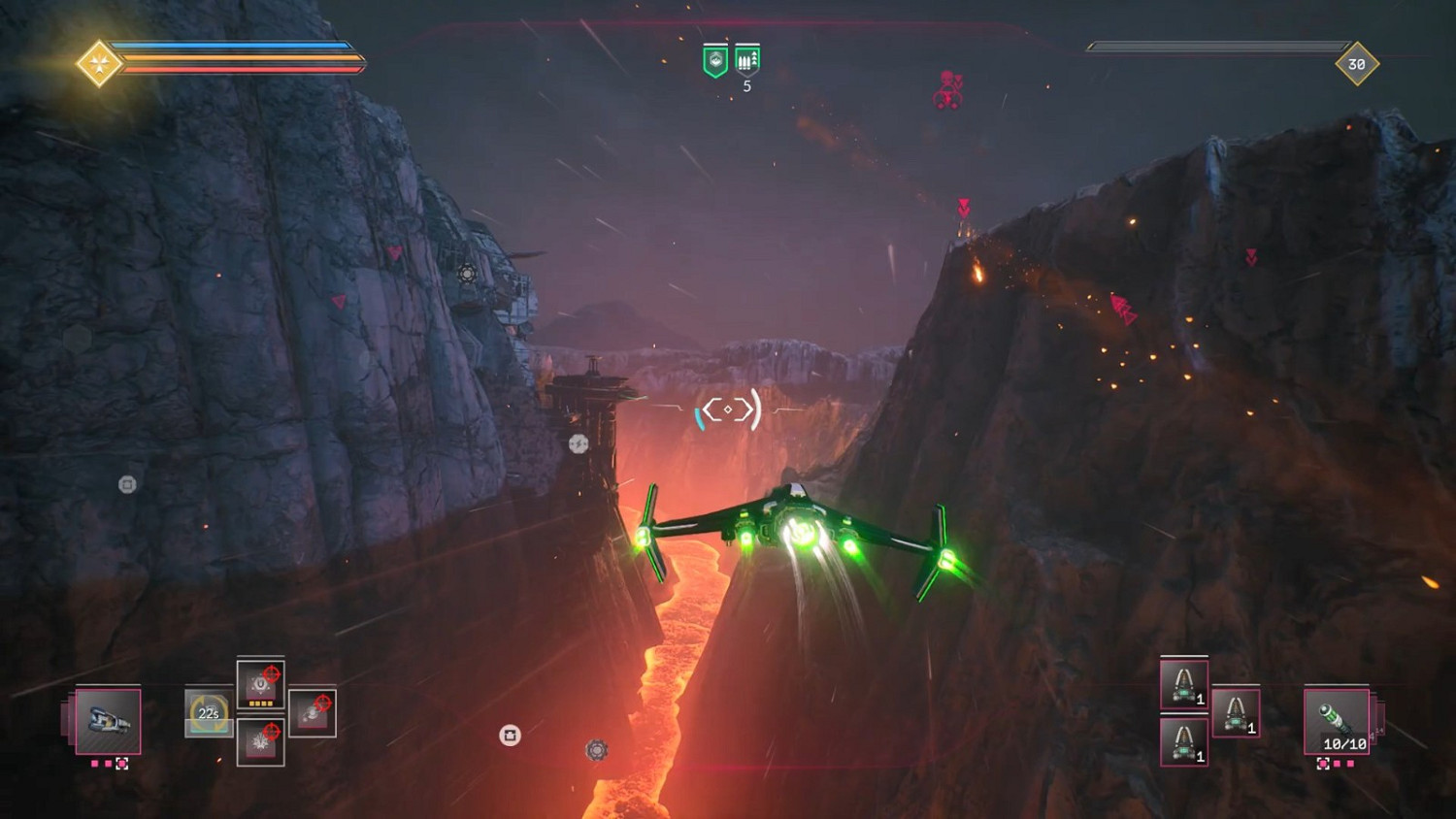The width and height of the screenshot is (1456, 819).
Task: Click the top drone consumable icon bottom-right
Action: 1183,683
